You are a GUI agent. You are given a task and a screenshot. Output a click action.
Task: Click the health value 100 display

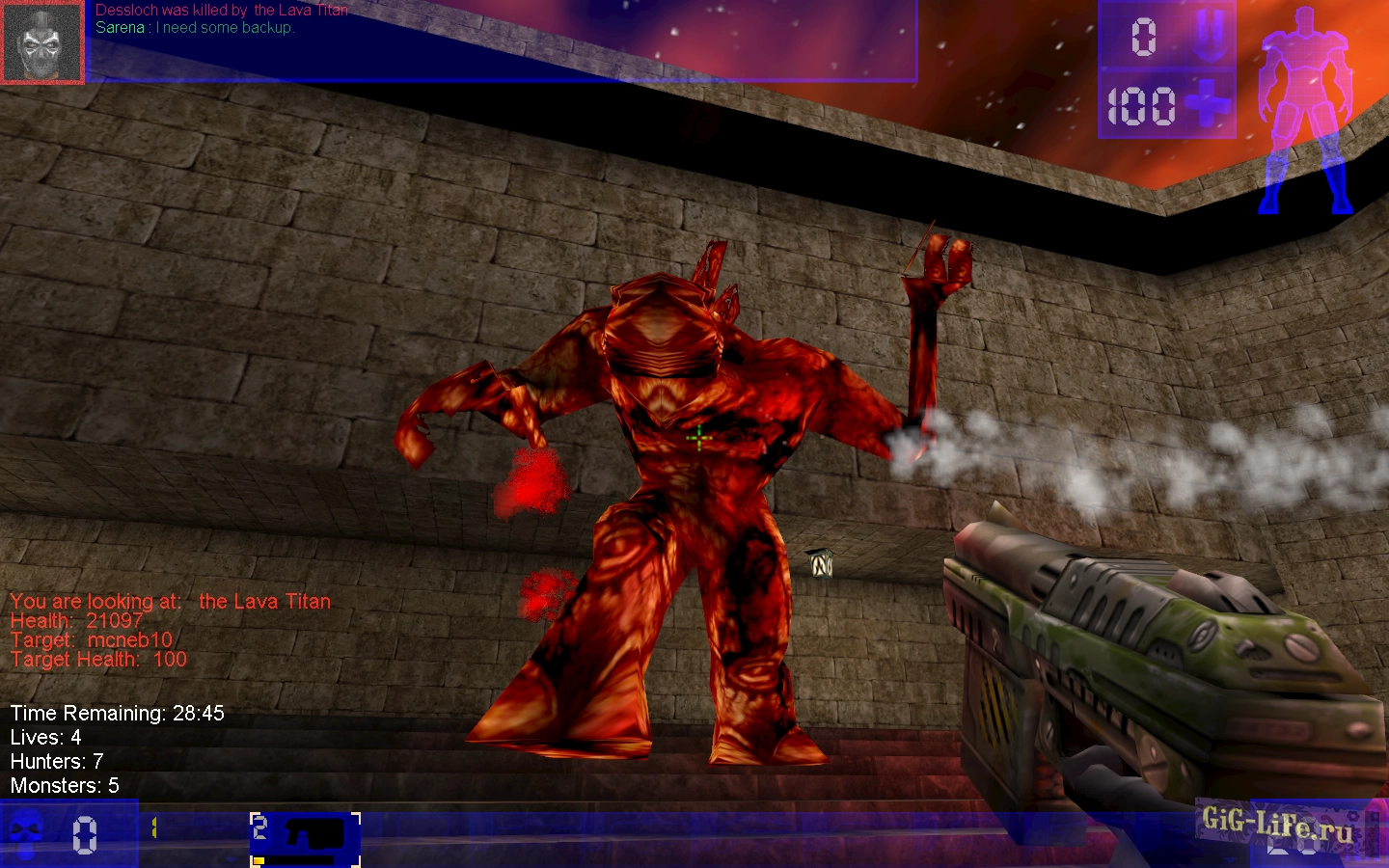1143,108
